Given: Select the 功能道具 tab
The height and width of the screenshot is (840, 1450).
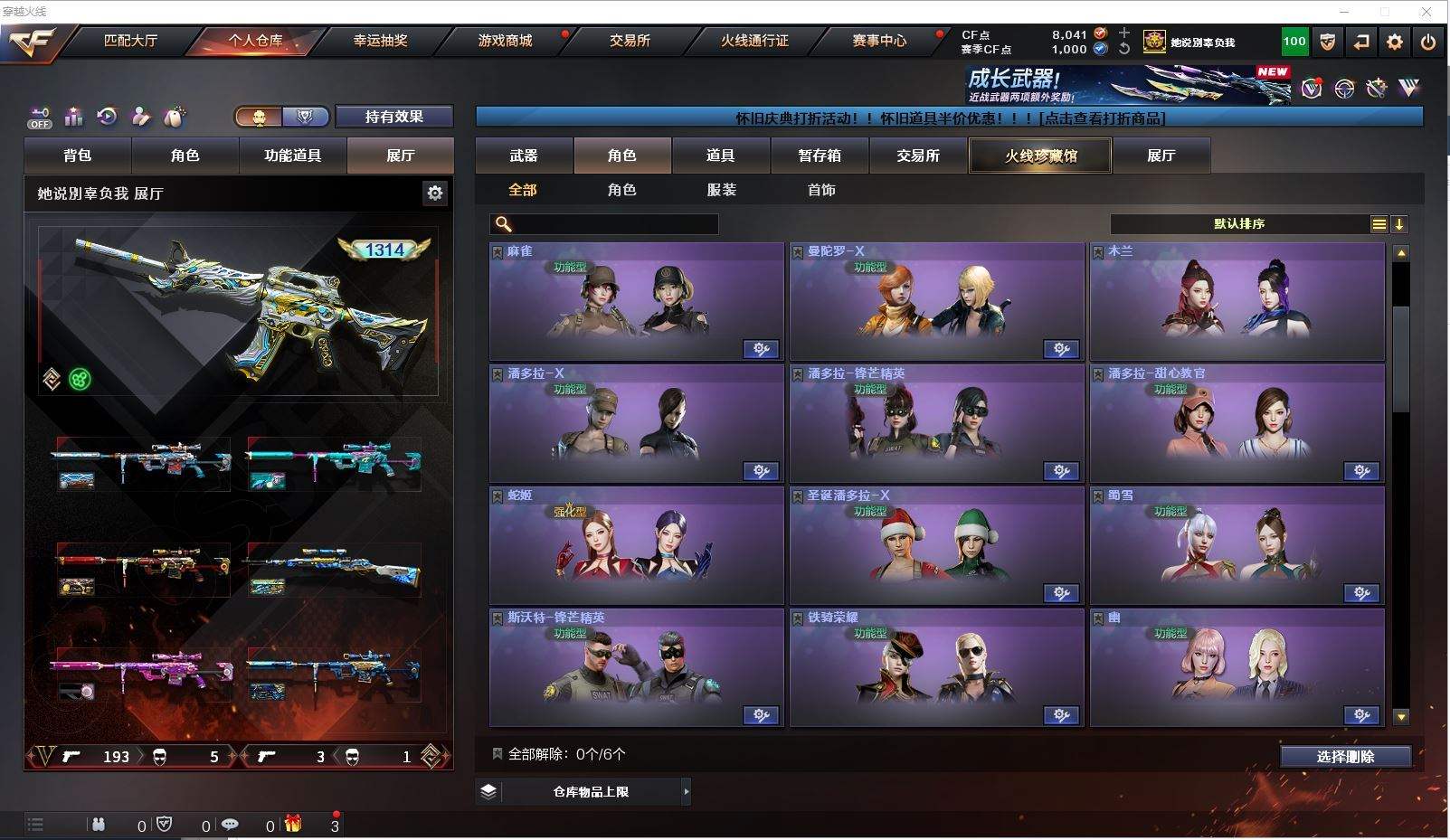Looking at the screenshot, I should tap(292, 156).
